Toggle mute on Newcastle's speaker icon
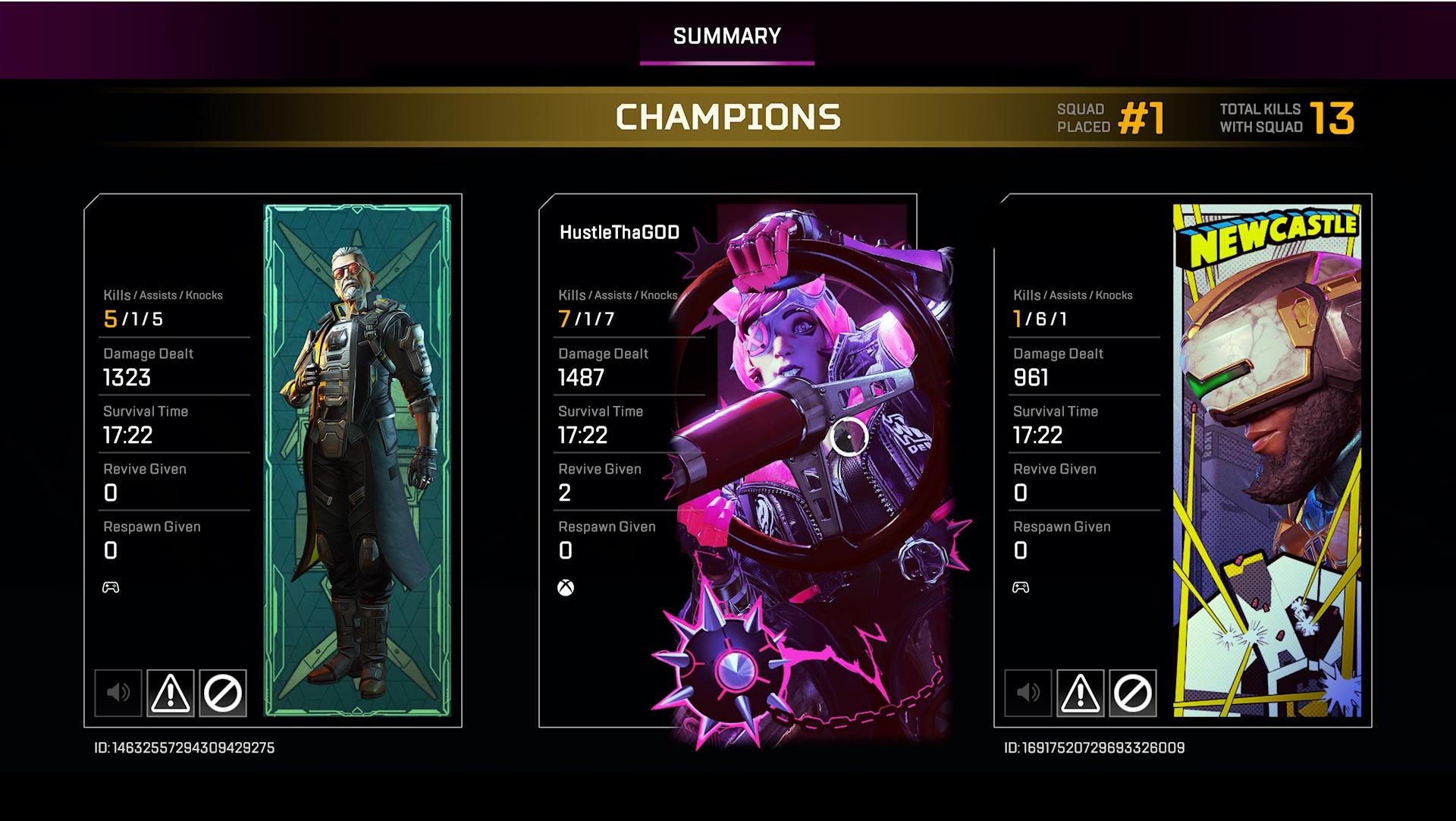This screenshot has width=1456, height=821. click(1028, 694)
